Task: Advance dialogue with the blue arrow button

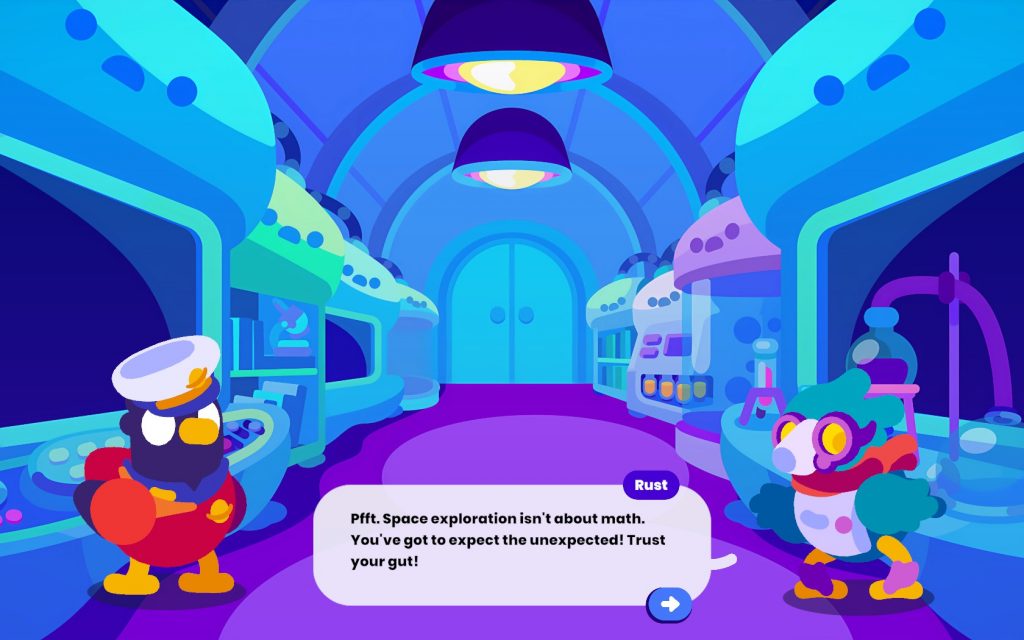Action: pyautogui.click(x=670, y=604)
